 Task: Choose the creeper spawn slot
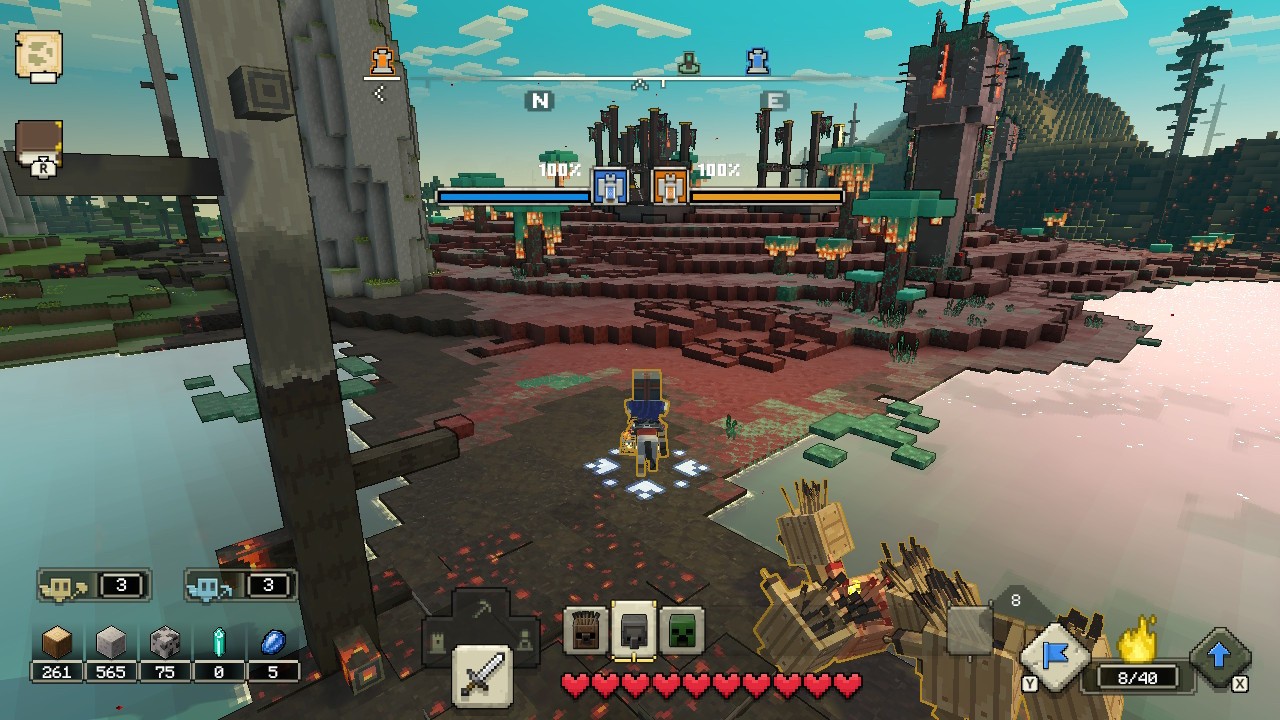click(x=681, y=630)
